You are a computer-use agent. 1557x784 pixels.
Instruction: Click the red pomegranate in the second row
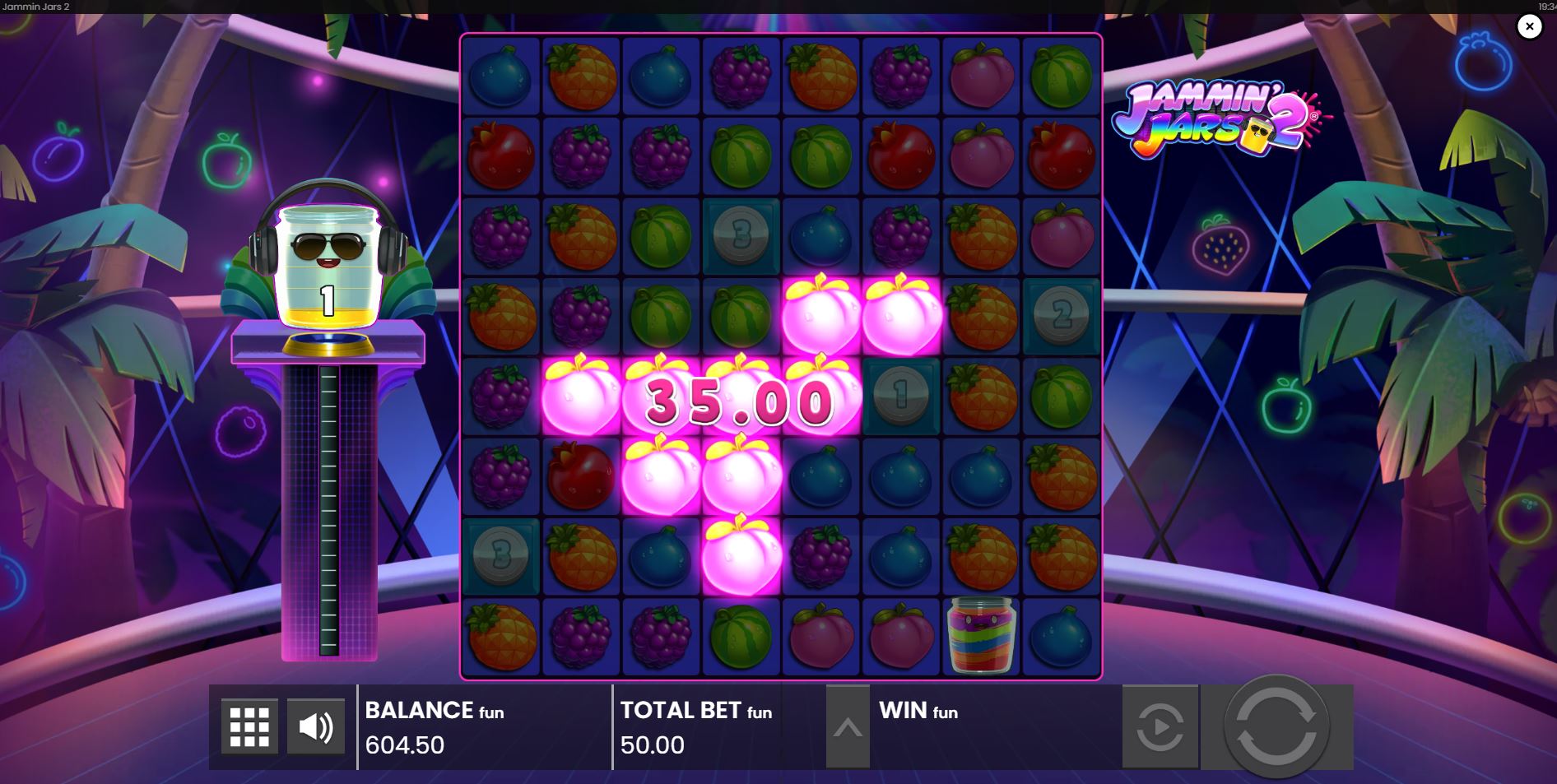tap(500, 156)
